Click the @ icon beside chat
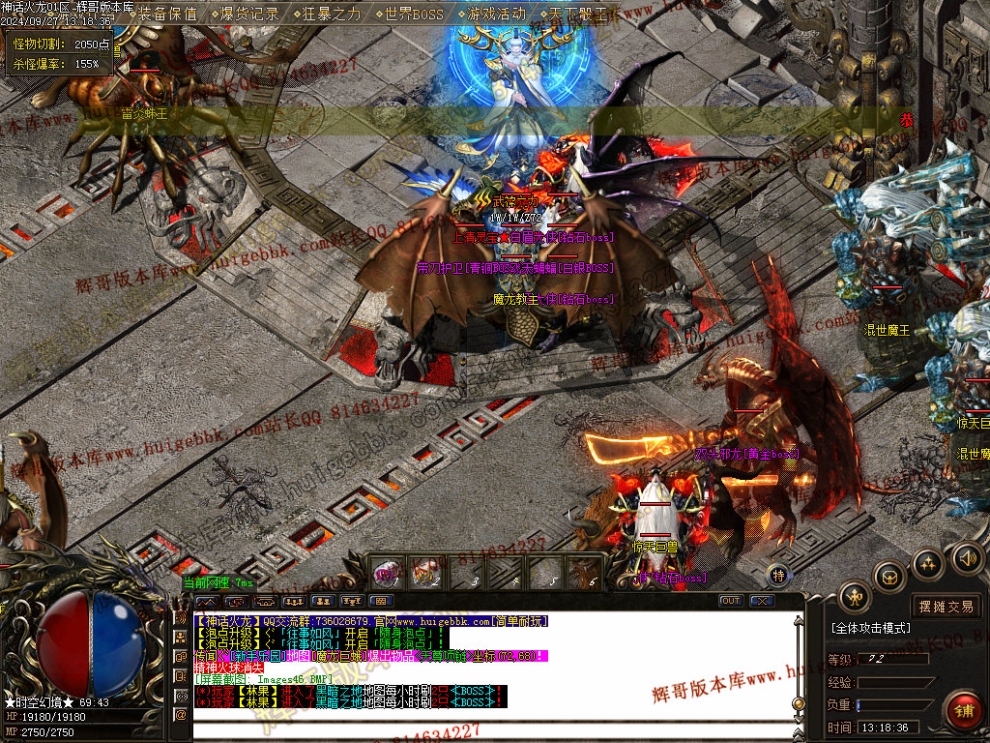 181,715
